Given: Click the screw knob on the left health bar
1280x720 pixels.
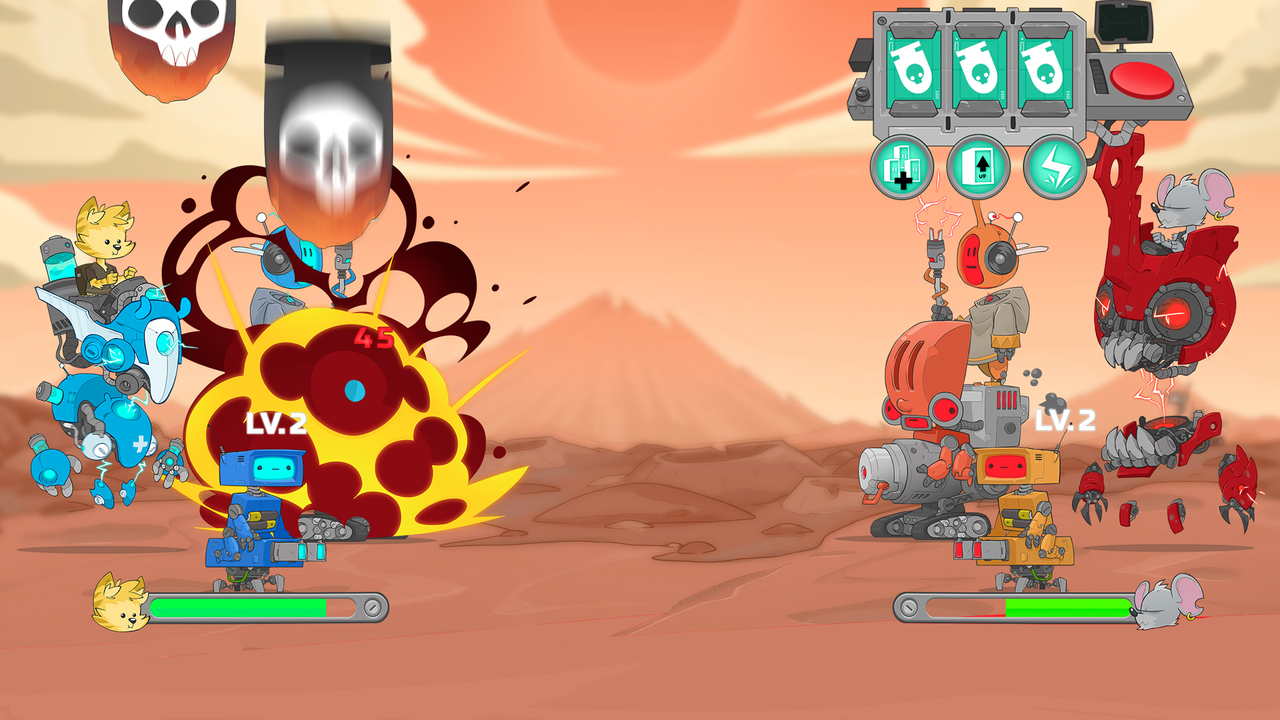Looking at the screenshot, I should [373, 605].
